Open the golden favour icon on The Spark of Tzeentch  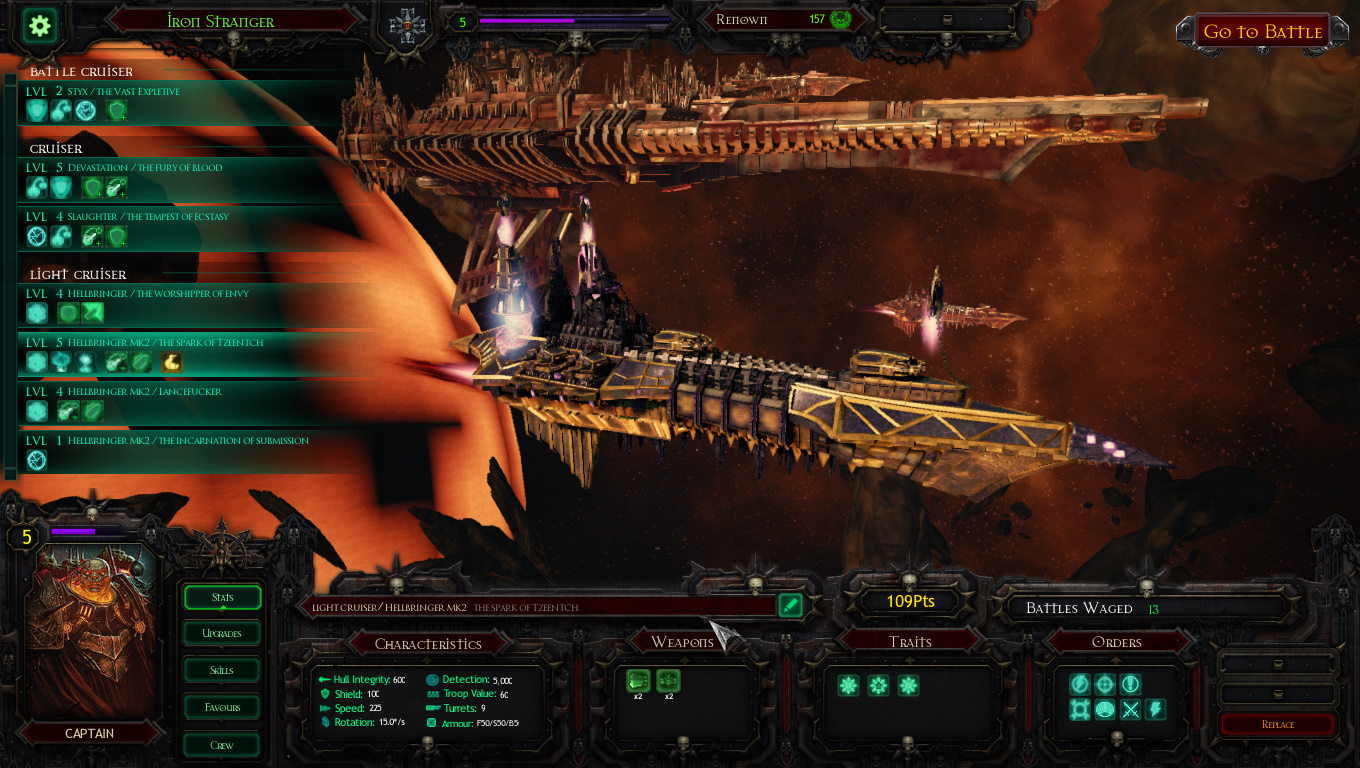pyautogui.click(x=172, y=361)
